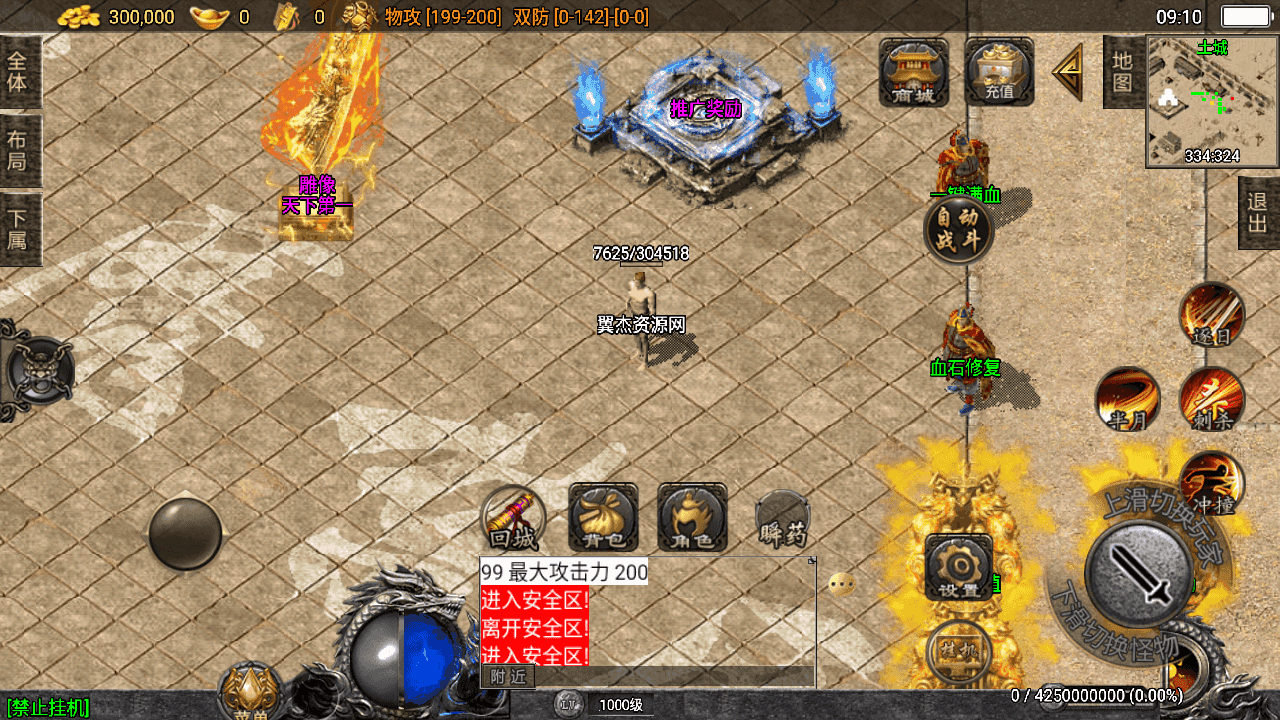Activate the 逐日 skill
This screenshot has width=1280, height=720.
[1211, 314]
